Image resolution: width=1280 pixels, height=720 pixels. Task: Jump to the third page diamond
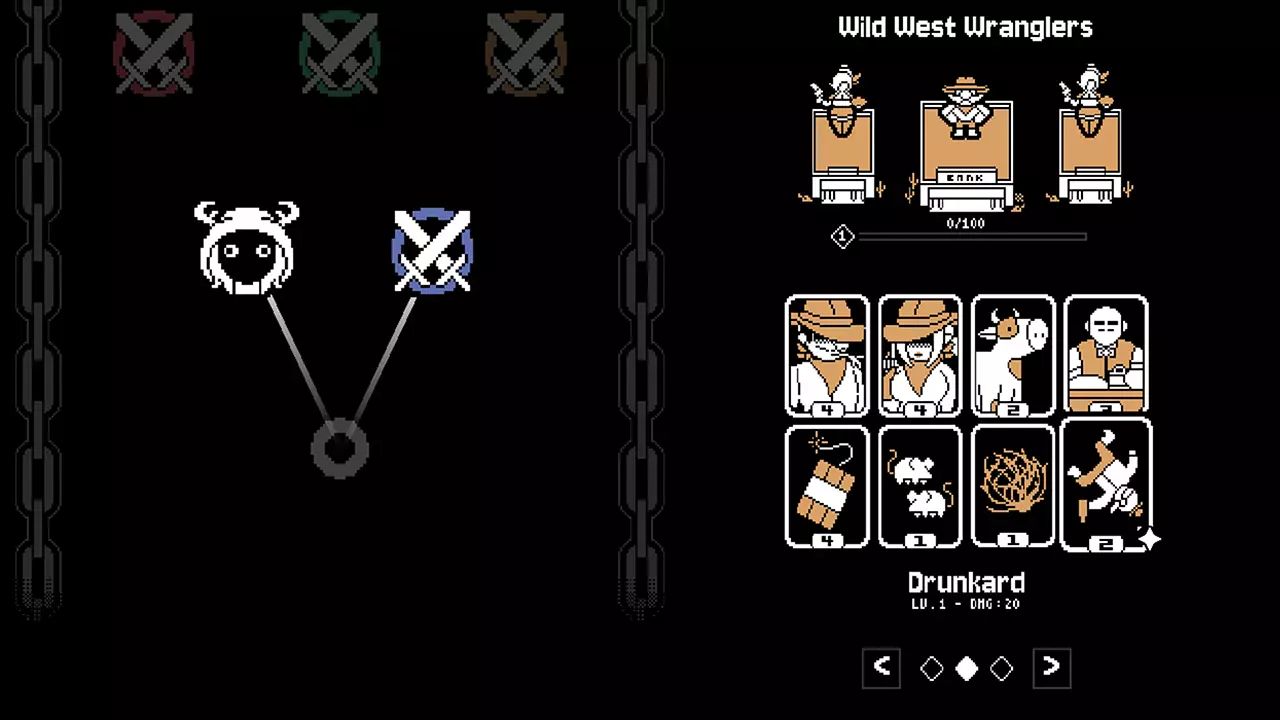click(1002, 669)
